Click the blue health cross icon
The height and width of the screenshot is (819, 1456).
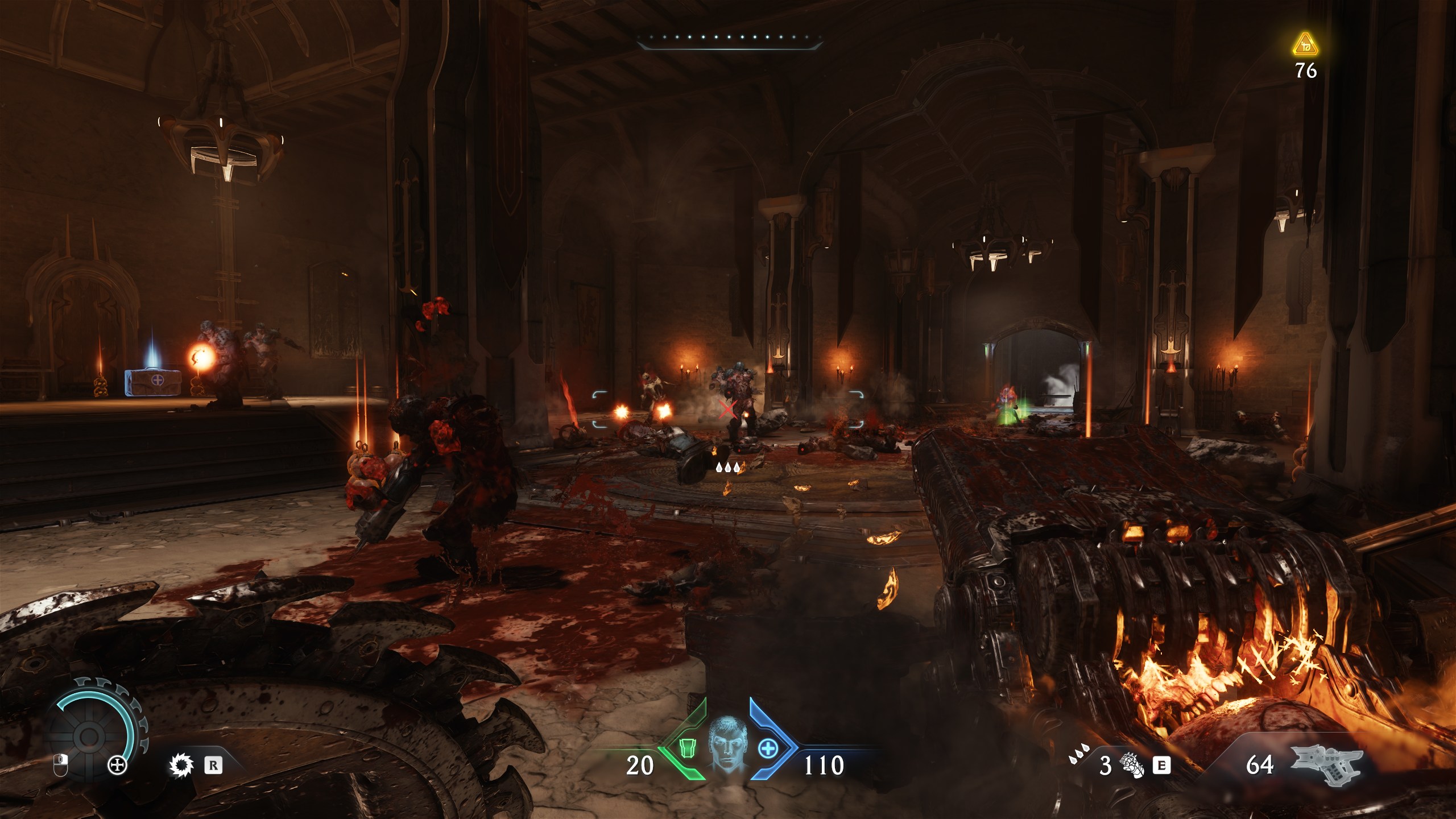(x=768, y=748)
